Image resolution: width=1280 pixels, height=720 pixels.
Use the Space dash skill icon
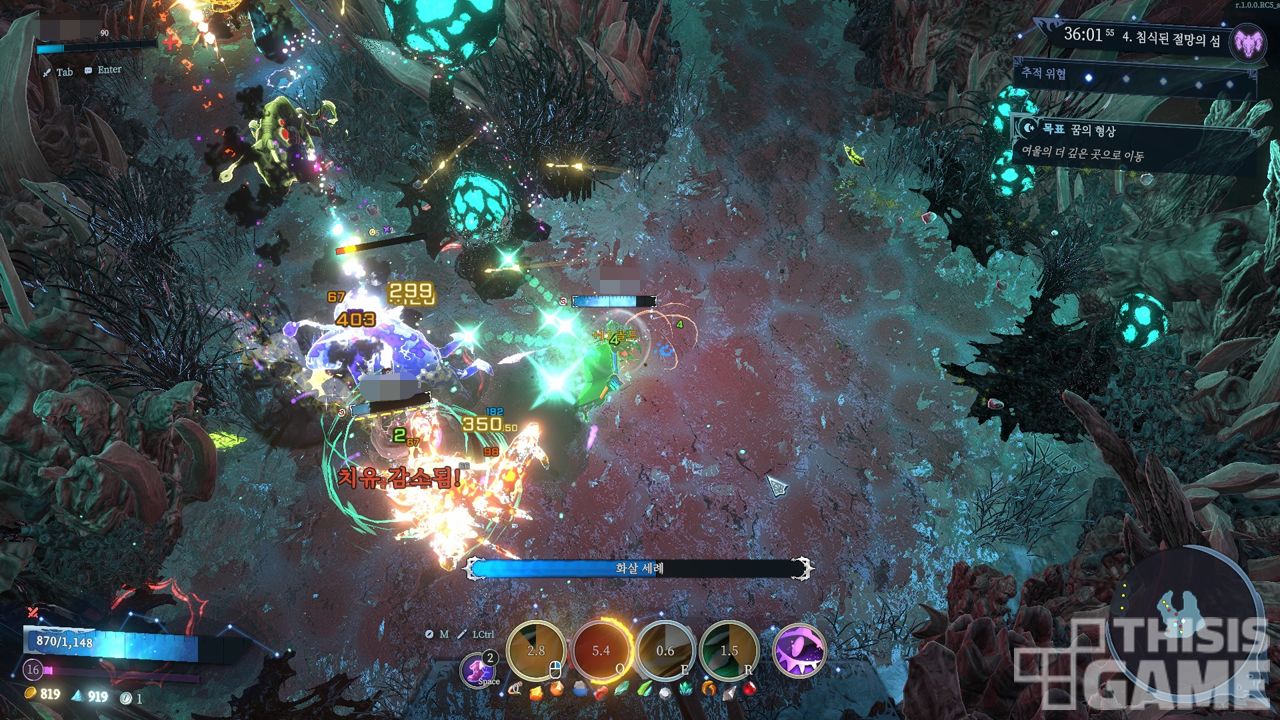point(477,670)
